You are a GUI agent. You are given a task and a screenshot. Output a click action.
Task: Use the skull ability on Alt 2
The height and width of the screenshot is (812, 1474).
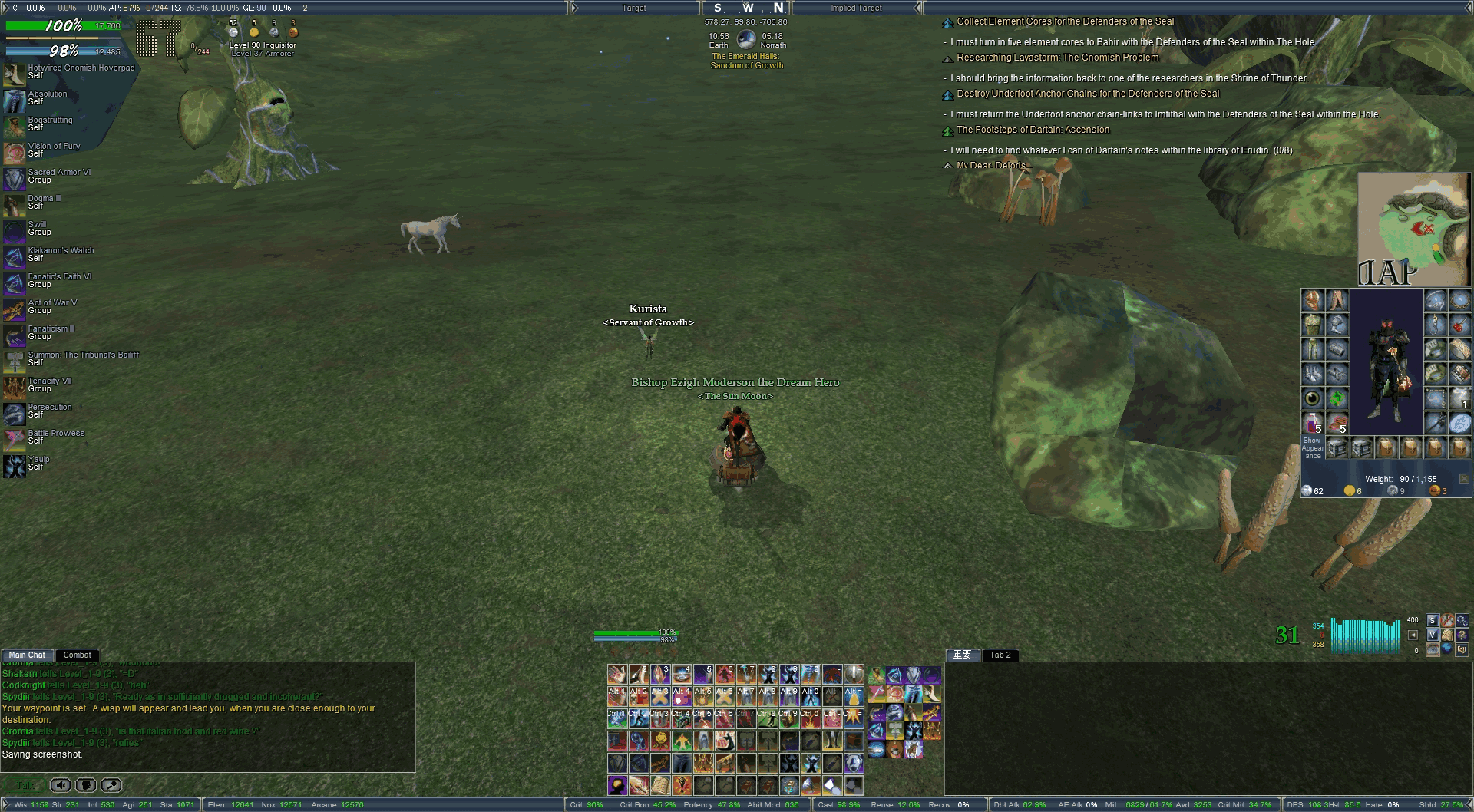(x=639, y=696)
